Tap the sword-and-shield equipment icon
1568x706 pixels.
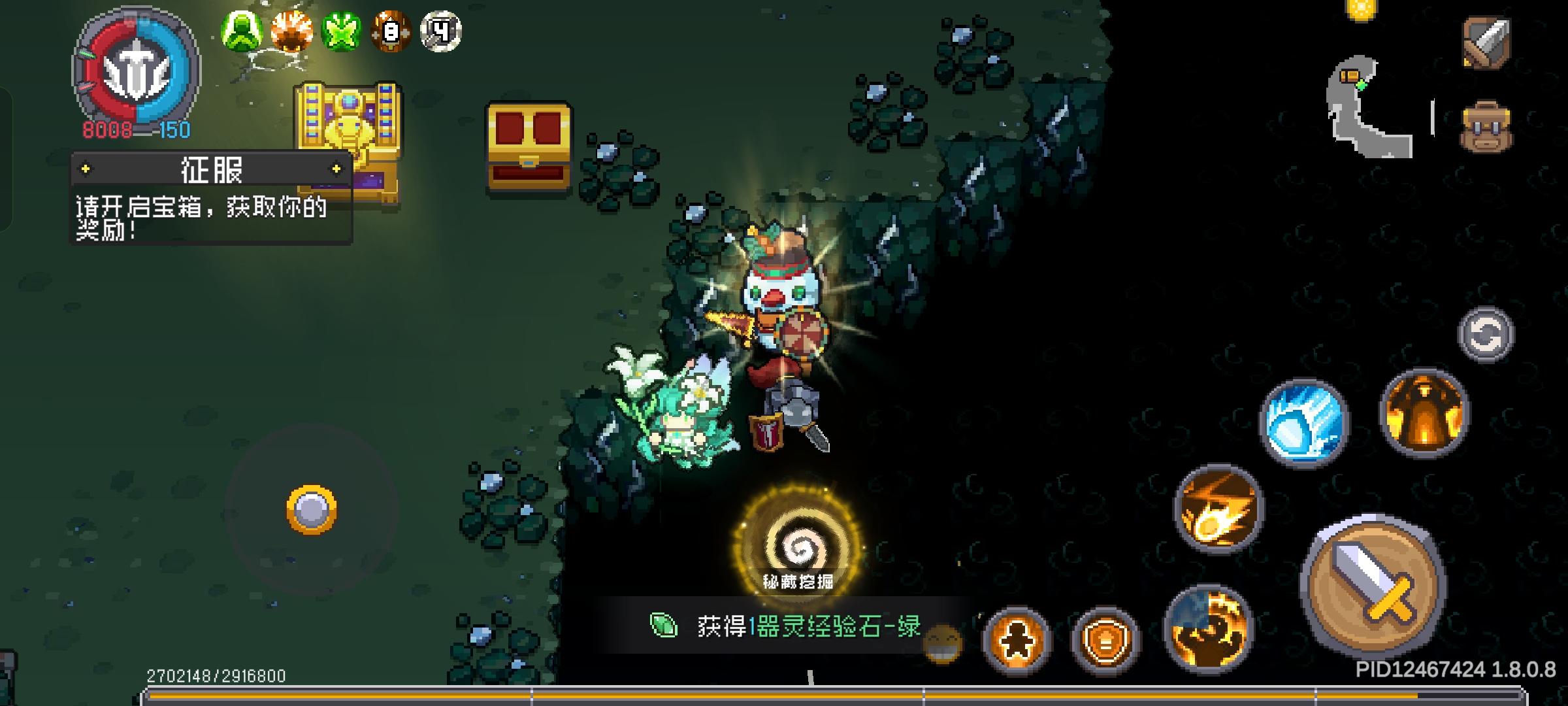tap(1488, 41)
